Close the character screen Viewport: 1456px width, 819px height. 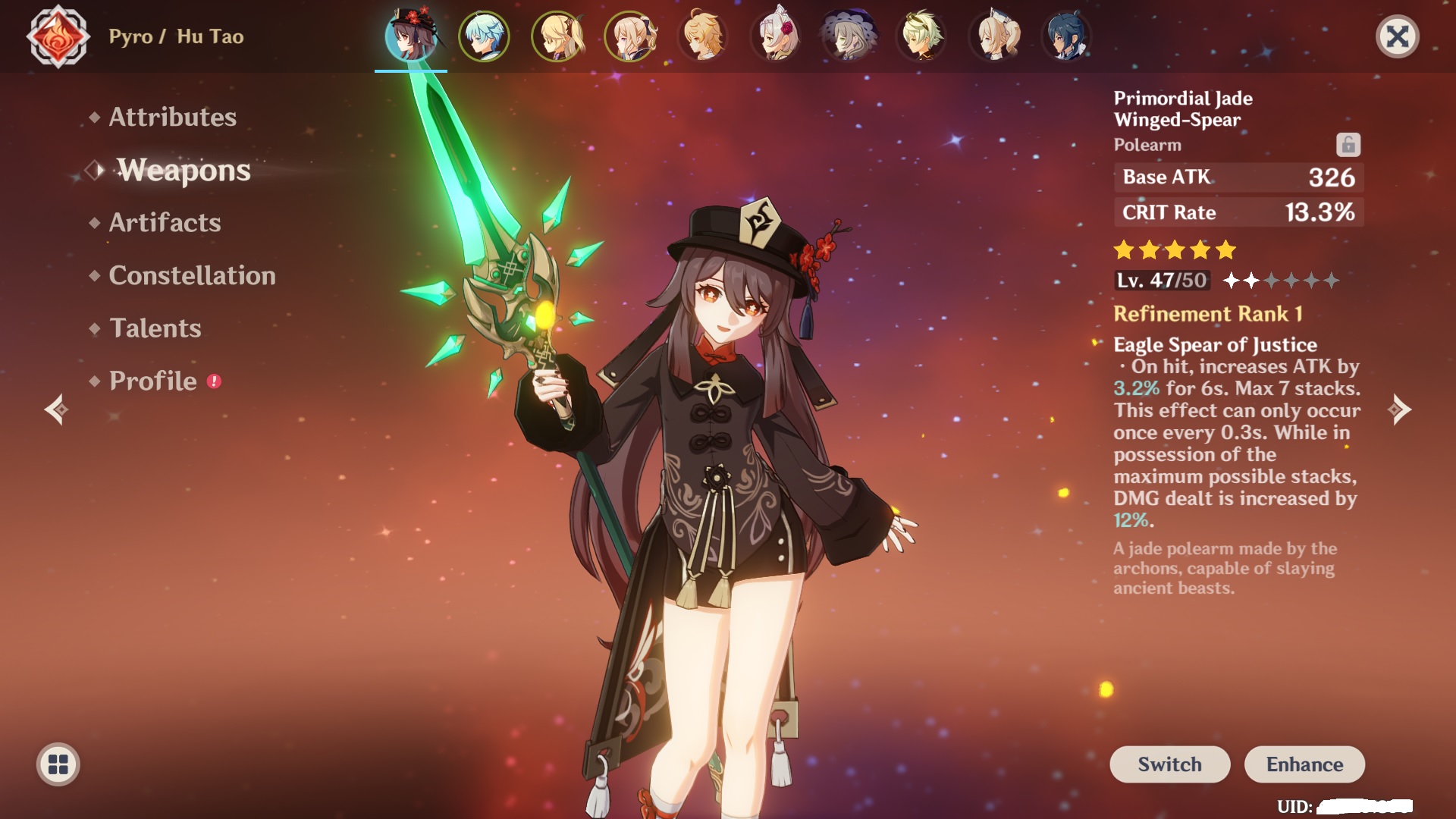click(1397, 36)
